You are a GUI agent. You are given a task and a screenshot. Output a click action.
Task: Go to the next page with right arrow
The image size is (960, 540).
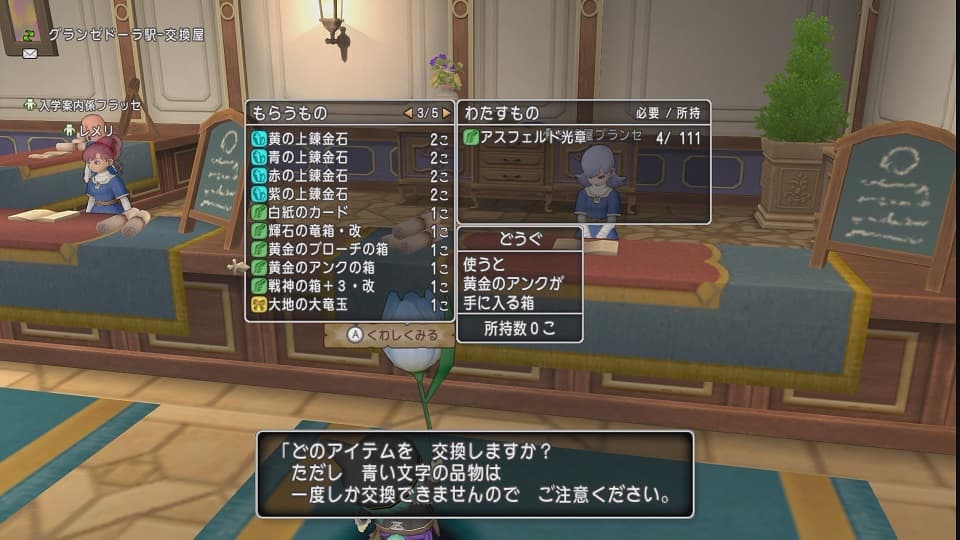[x=446, y=113]
